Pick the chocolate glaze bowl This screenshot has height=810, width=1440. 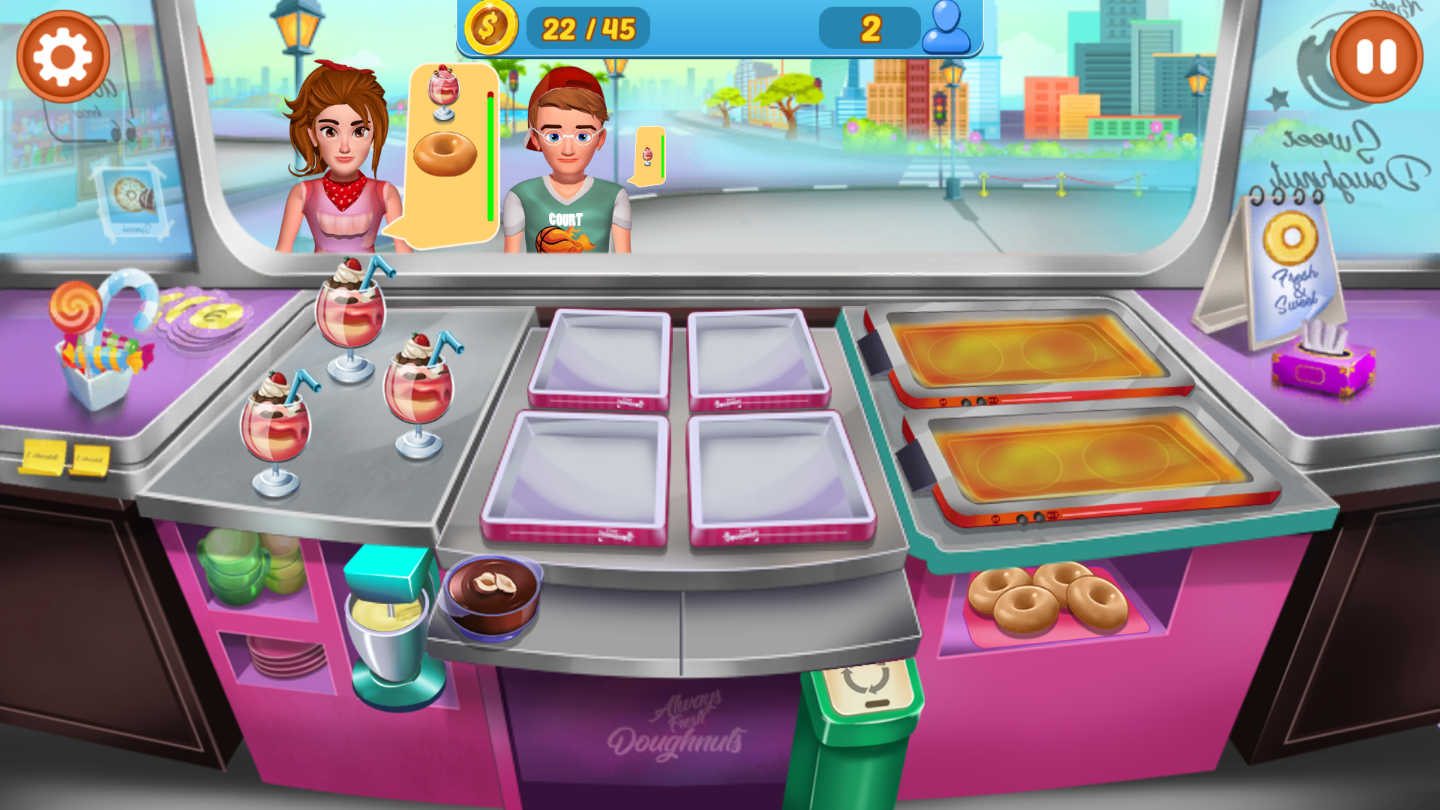[x=492, y=595]
